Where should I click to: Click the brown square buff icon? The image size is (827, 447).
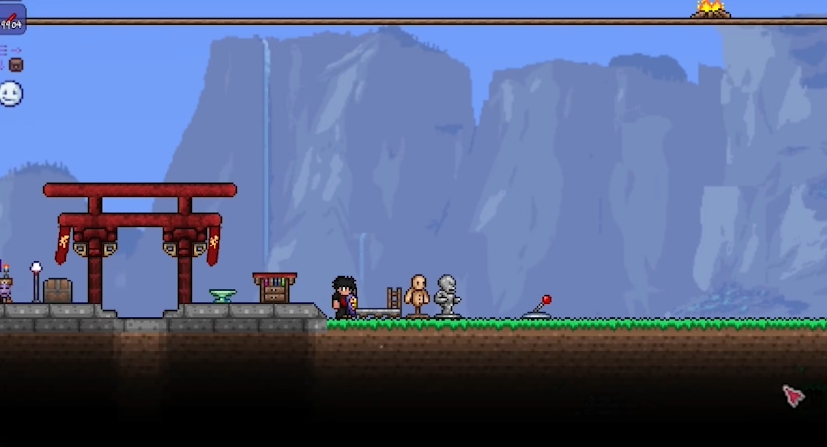coord(15,65)
